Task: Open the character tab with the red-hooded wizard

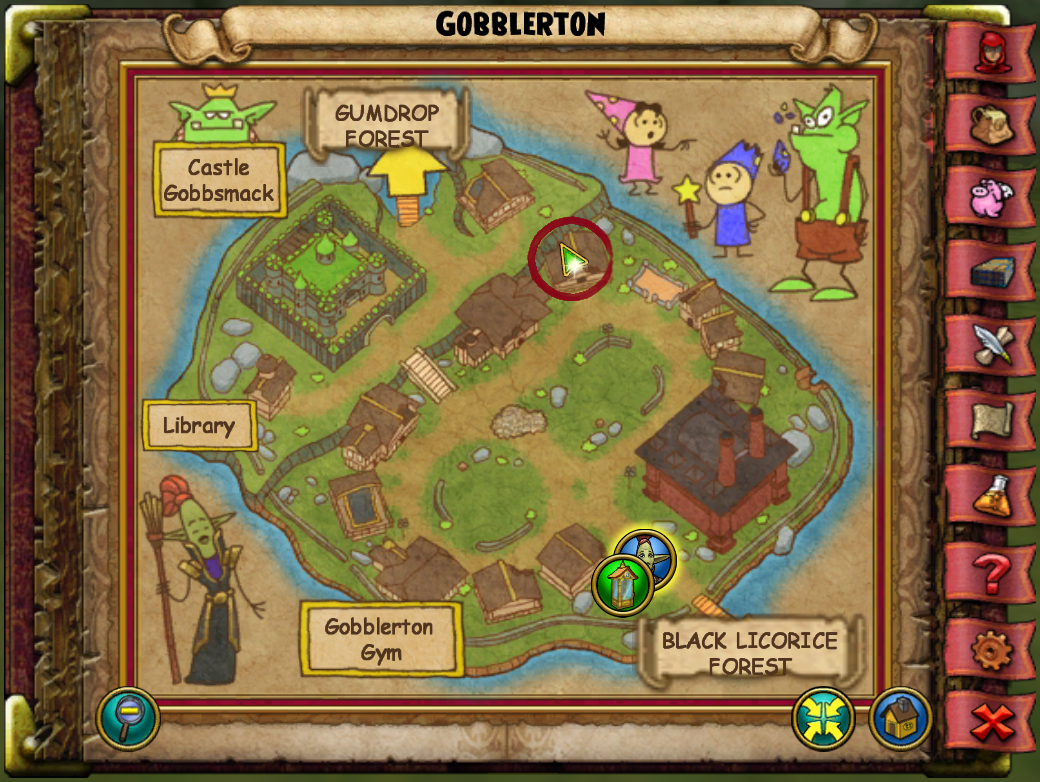Action: click(988, 50)
